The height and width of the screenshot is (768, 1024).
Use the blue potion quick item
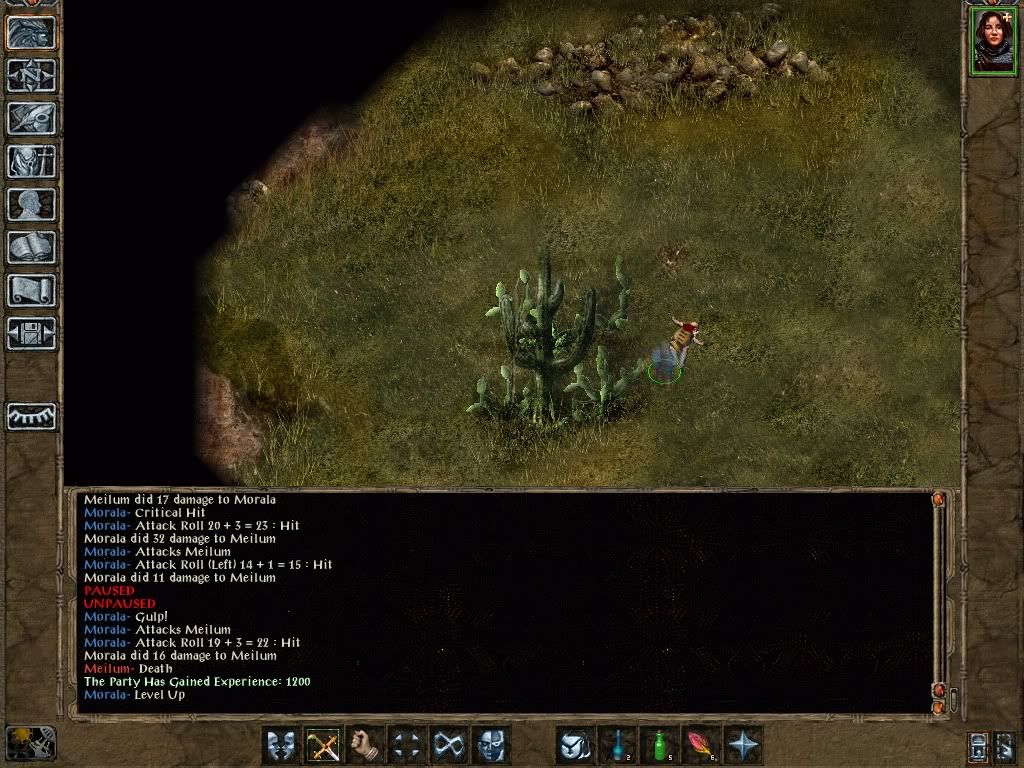click(617, 746)
